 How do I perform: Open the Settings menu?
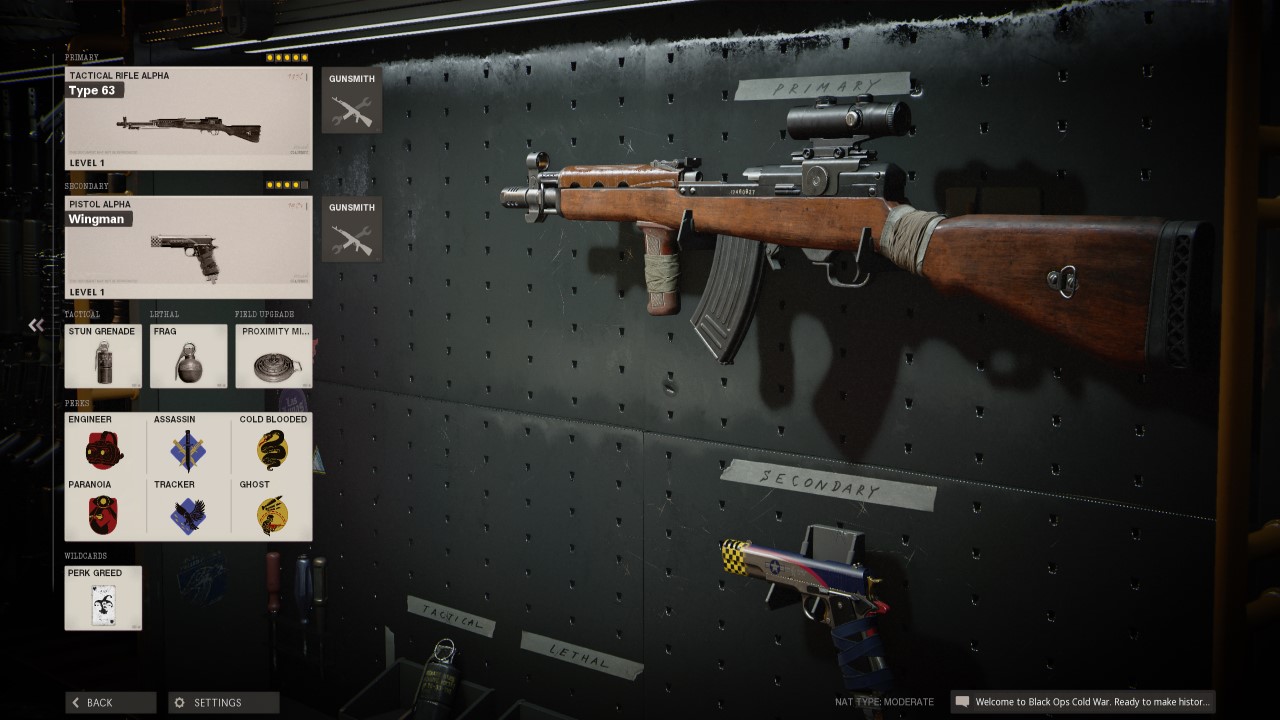(x=224, y=702)
